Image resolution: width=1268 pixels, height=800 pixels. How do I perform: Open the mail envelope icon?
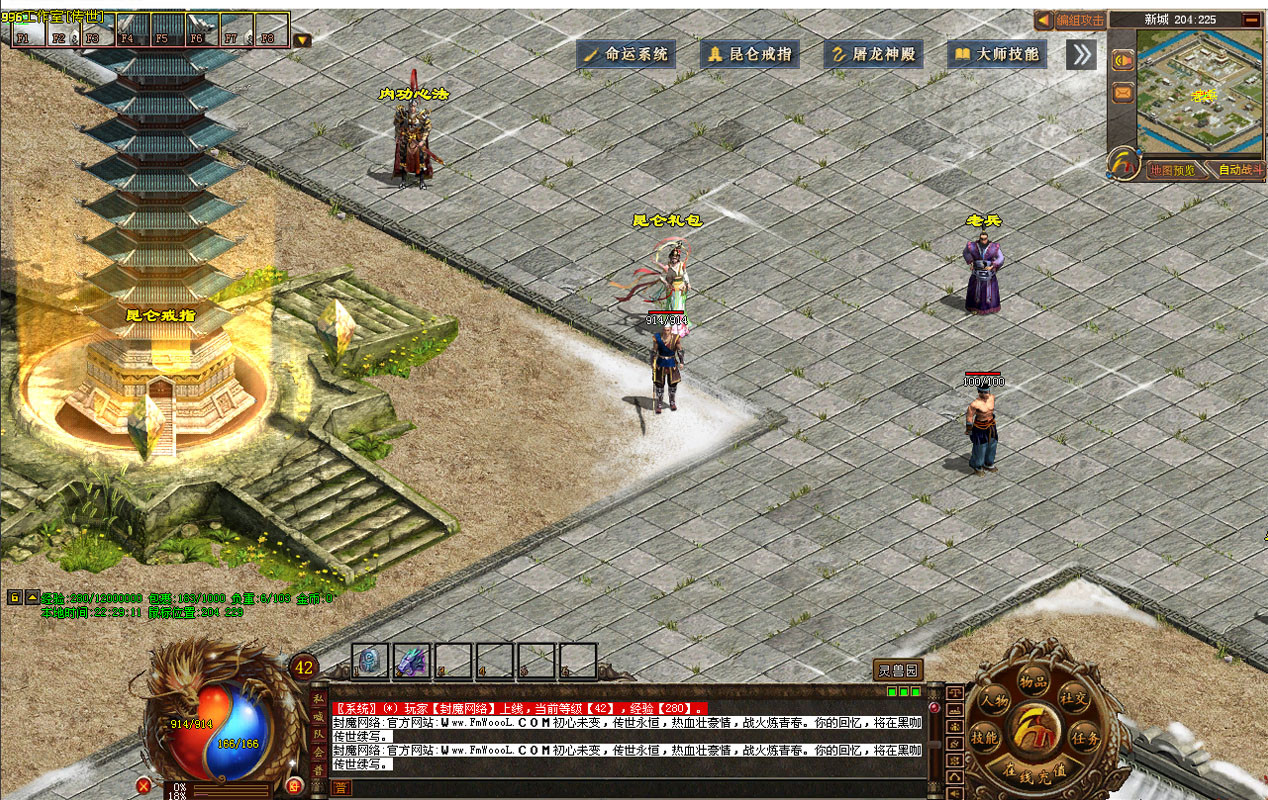click(1122, 93)
